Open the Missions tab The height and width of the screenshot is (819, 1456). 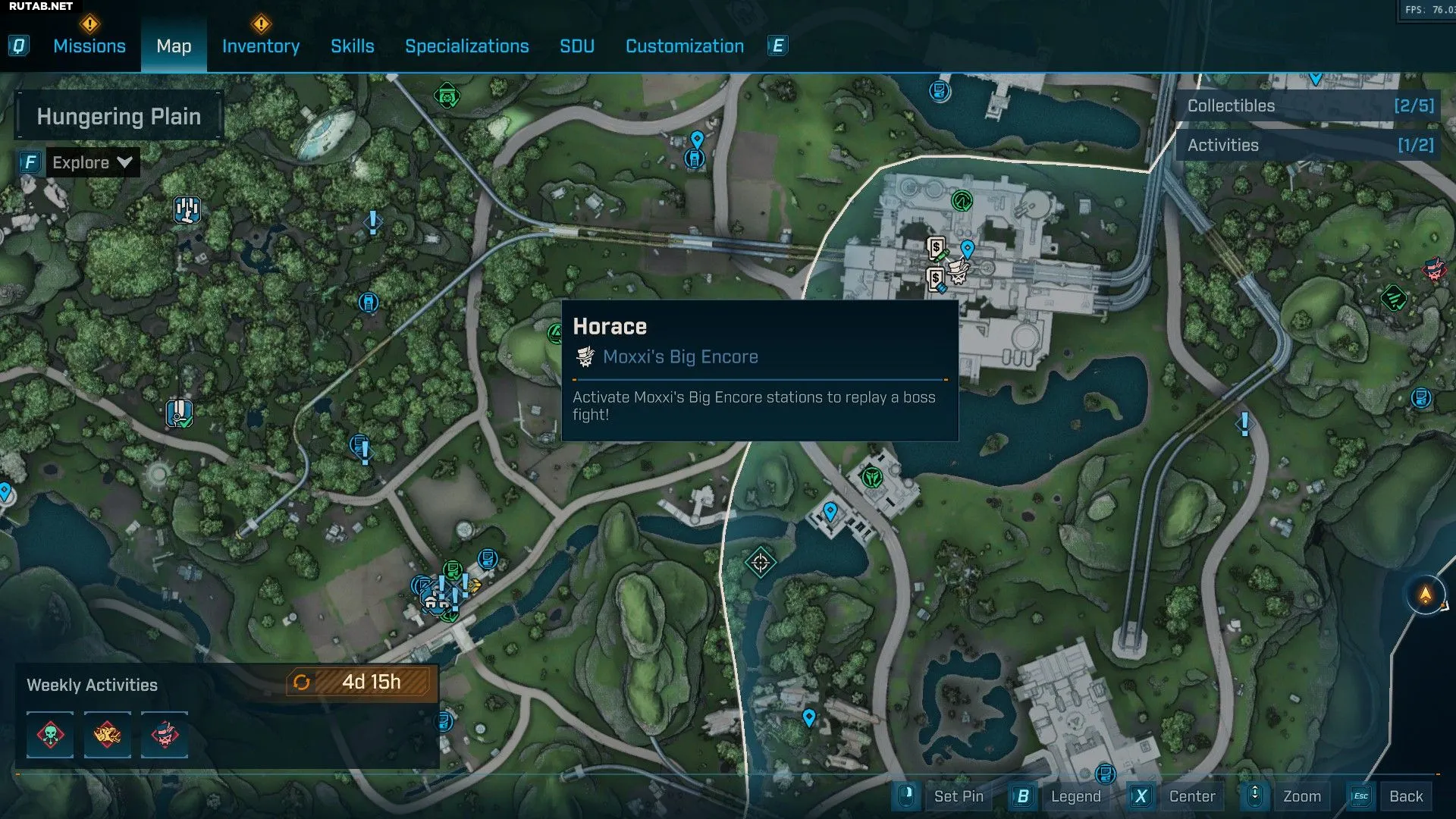pos(89,46)
